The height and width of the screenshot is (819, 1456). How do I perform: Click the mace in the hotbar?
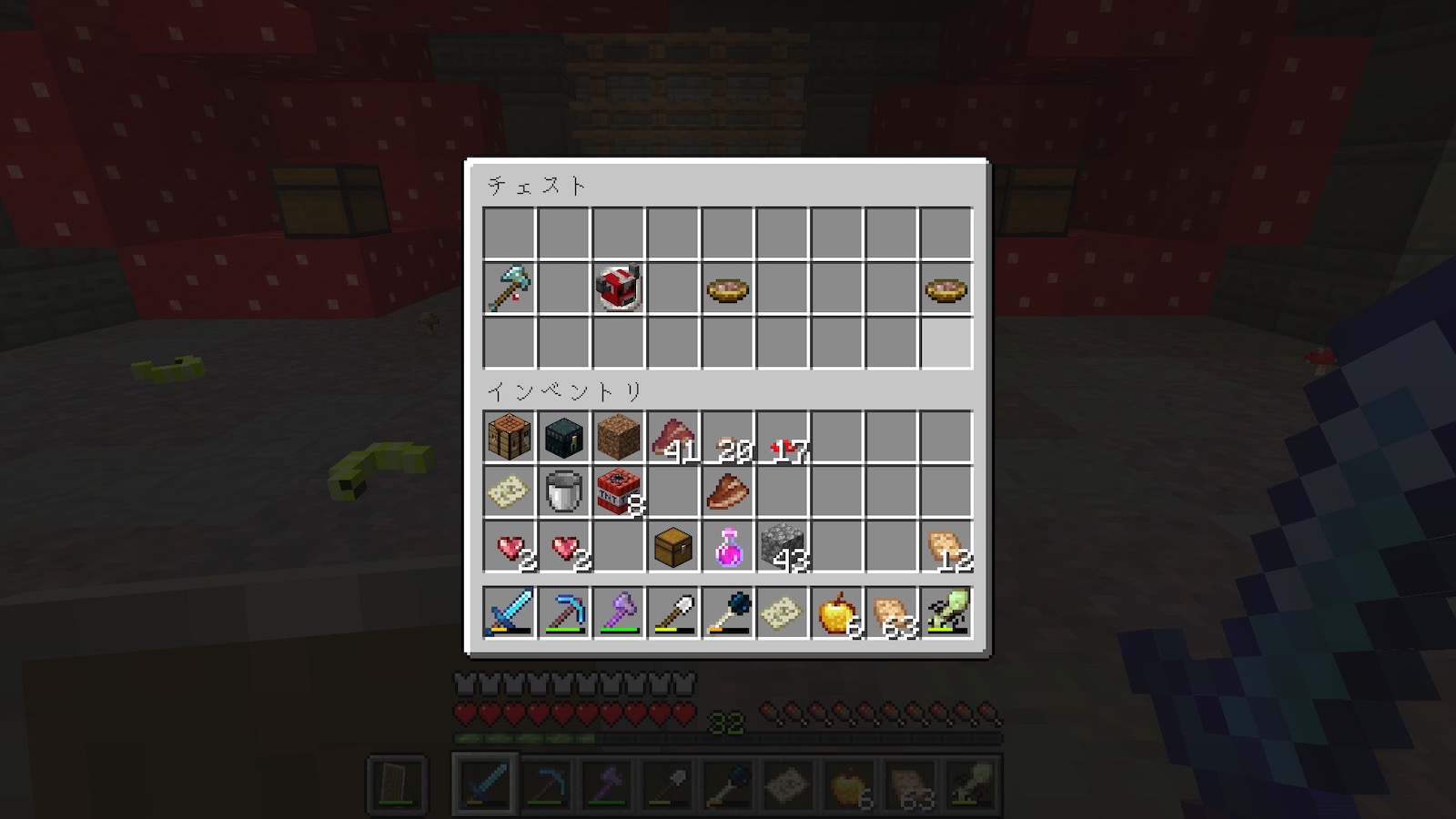[x=727, y=612]
